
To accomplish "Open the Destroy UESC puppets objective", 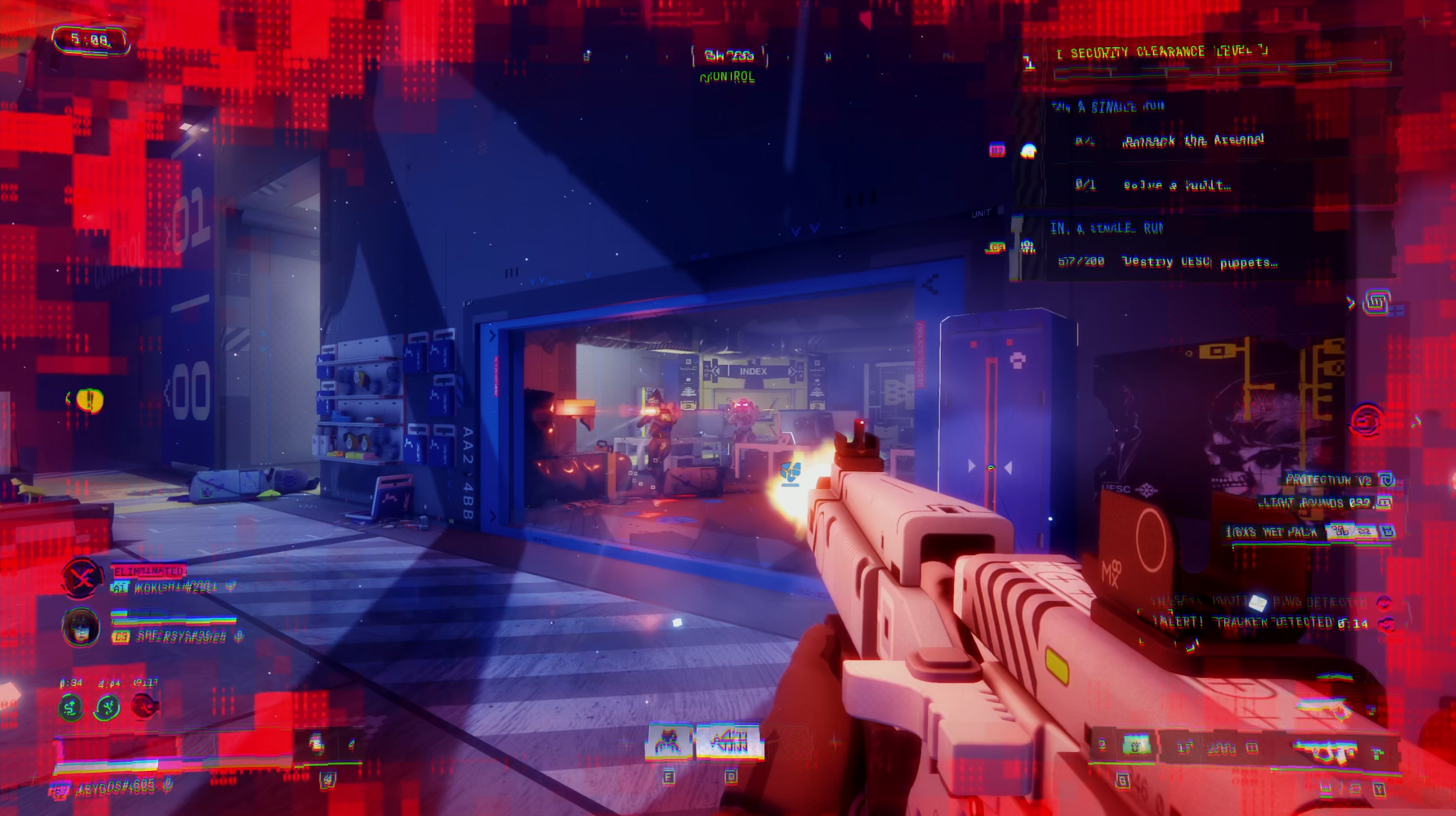I will [1199, 262].
